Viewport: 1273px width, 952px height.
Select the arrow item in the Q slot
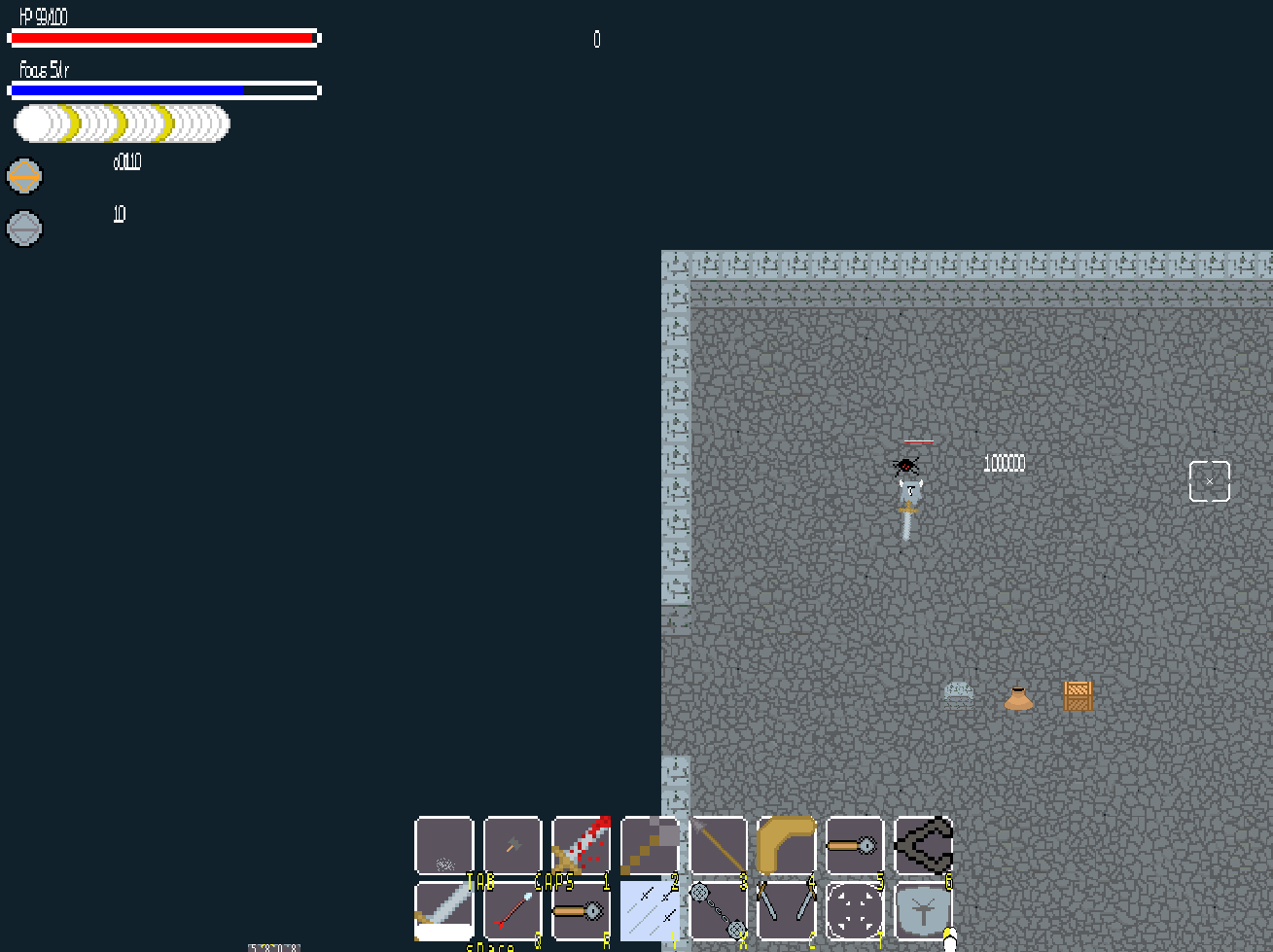pyautogui.click(x=513, y=912)
